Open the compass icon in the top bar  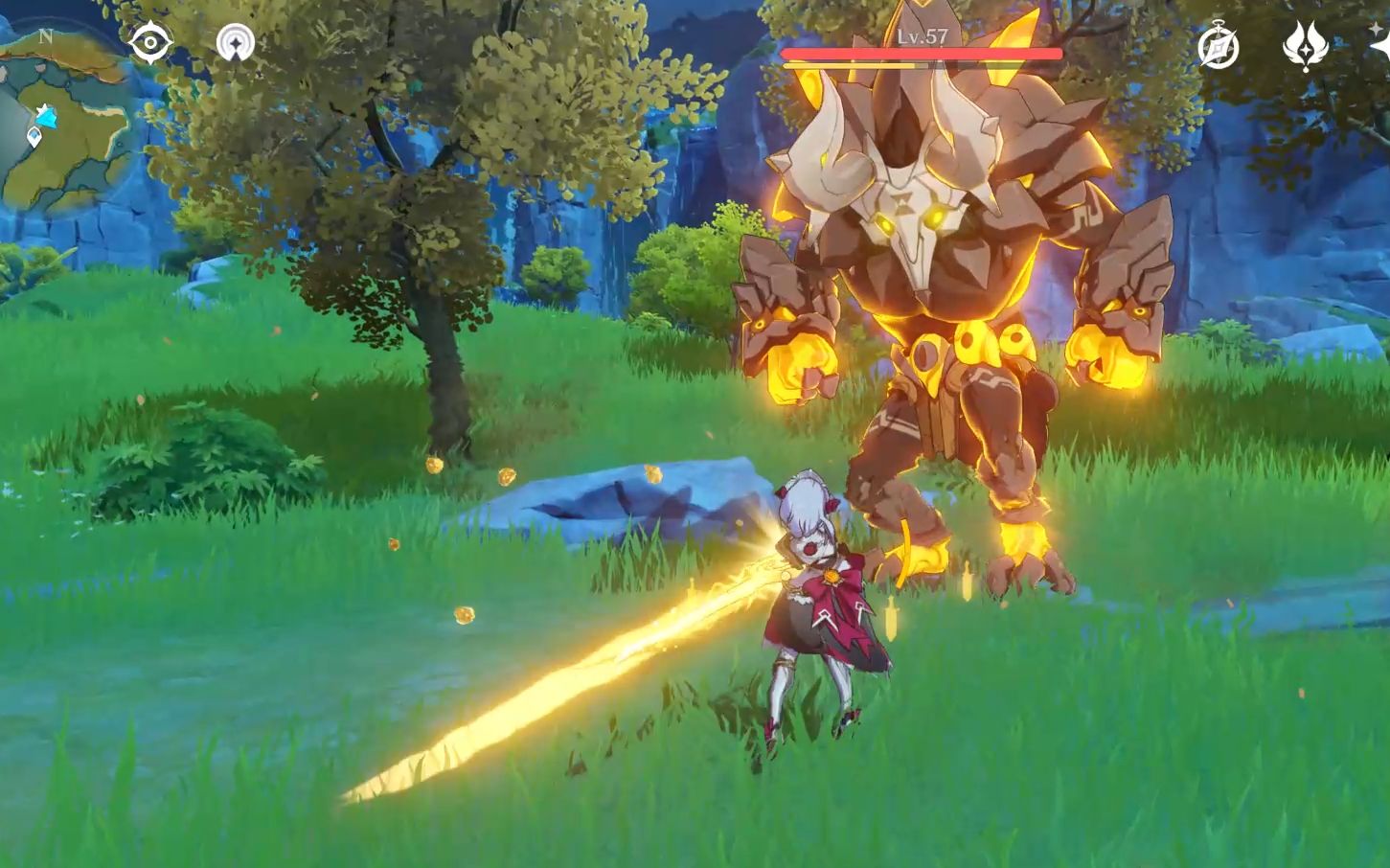click(1218, 46)
